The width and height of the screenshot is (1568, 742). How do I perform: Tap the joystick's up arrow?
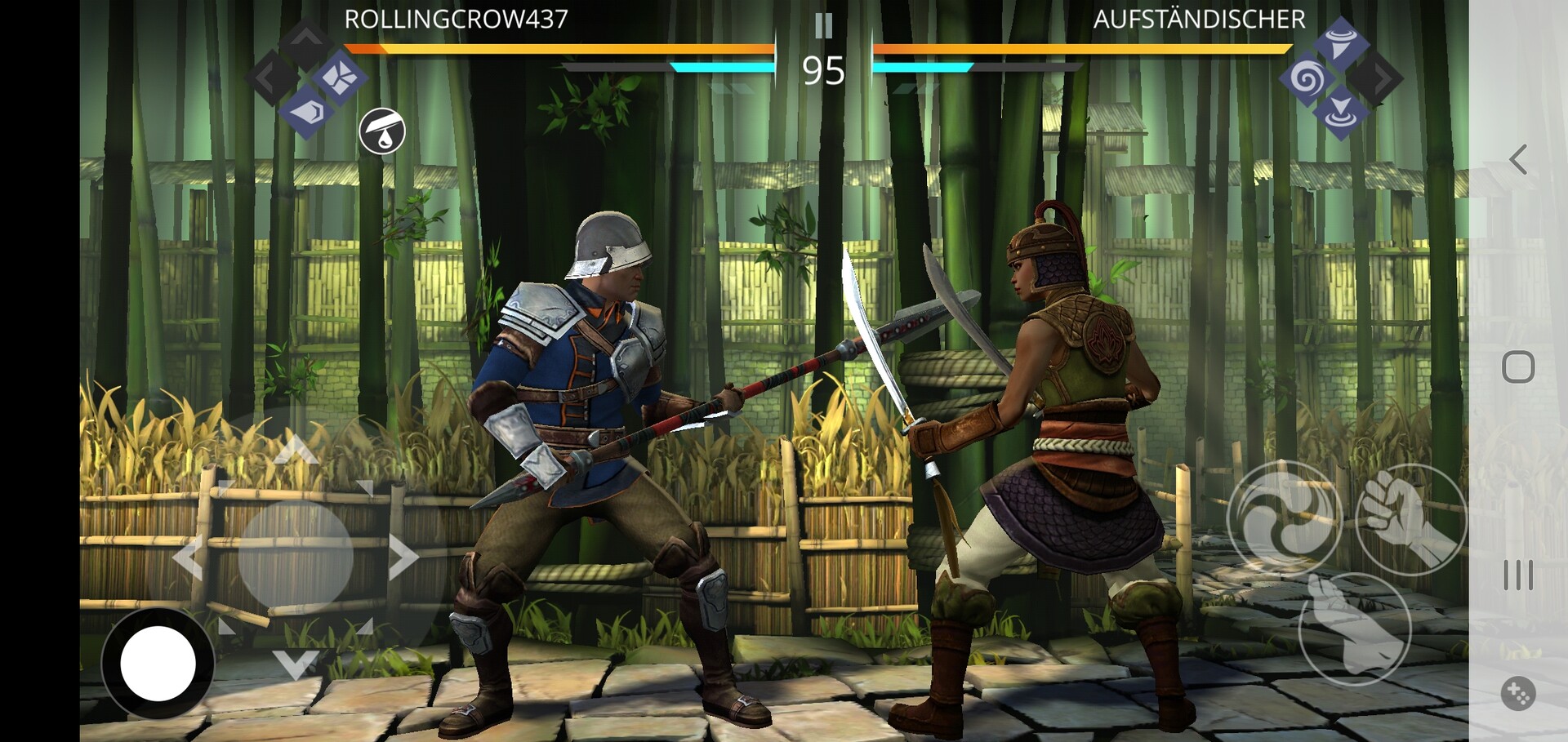click(x=296, y=449)
